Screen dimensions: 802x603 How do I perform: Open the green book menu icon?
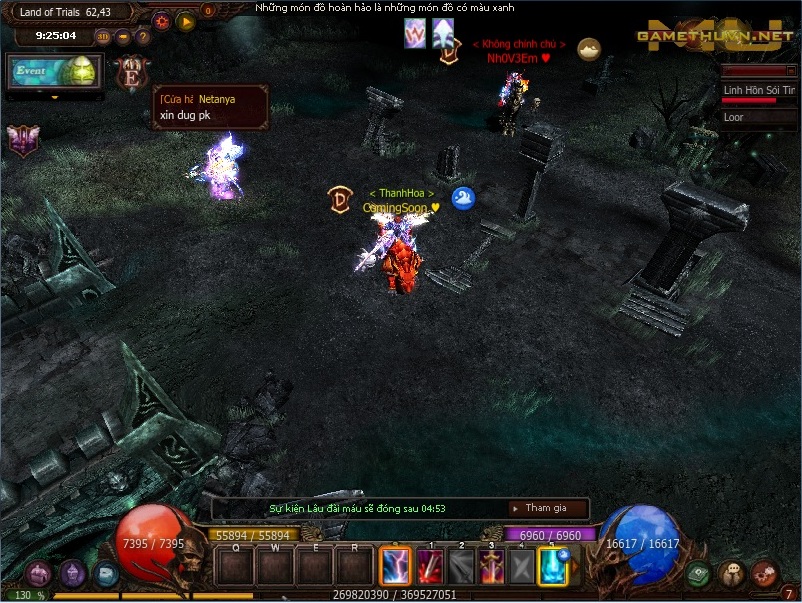[x=699, y=574]
